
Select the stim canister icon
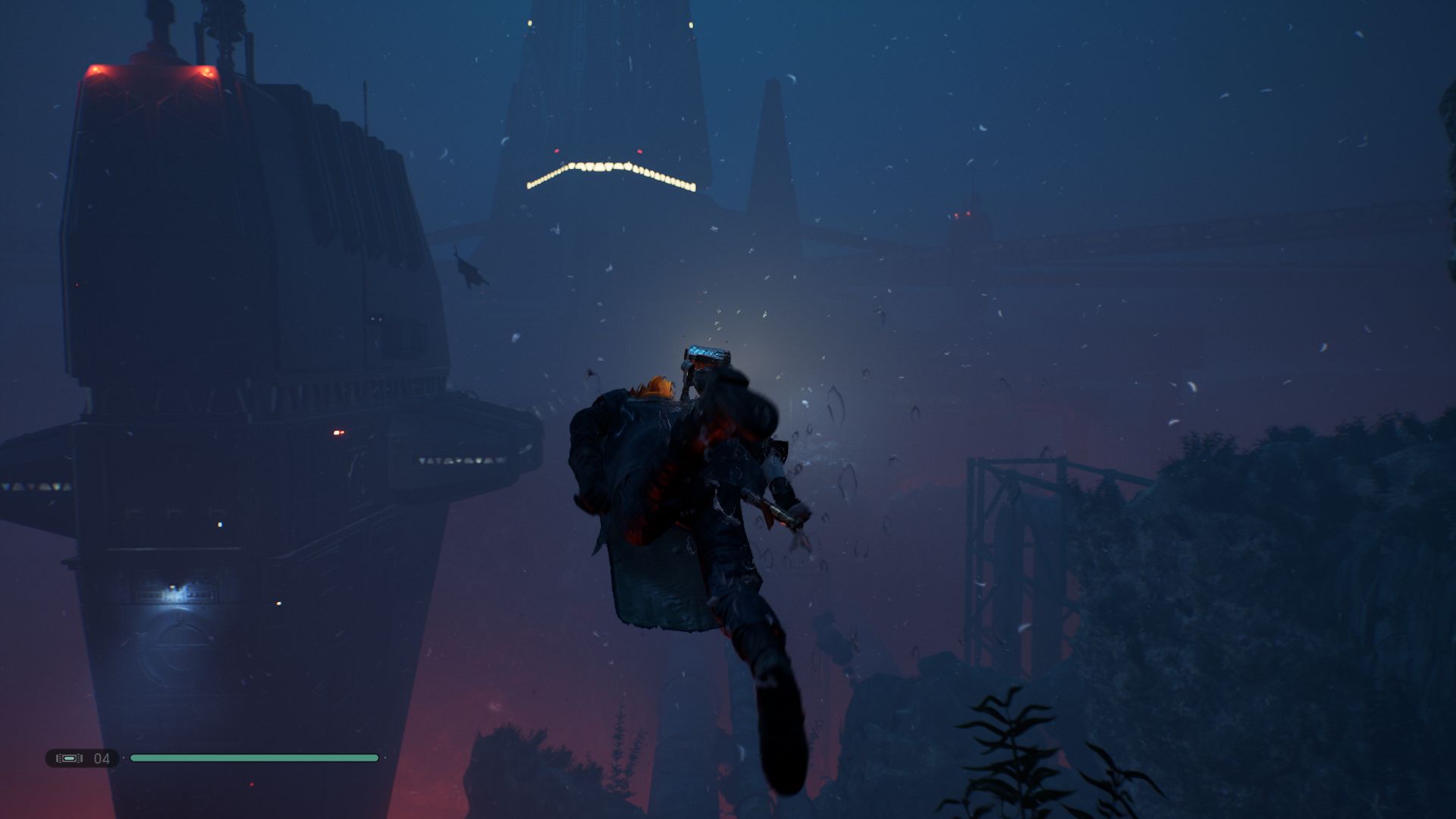[69, 758]
